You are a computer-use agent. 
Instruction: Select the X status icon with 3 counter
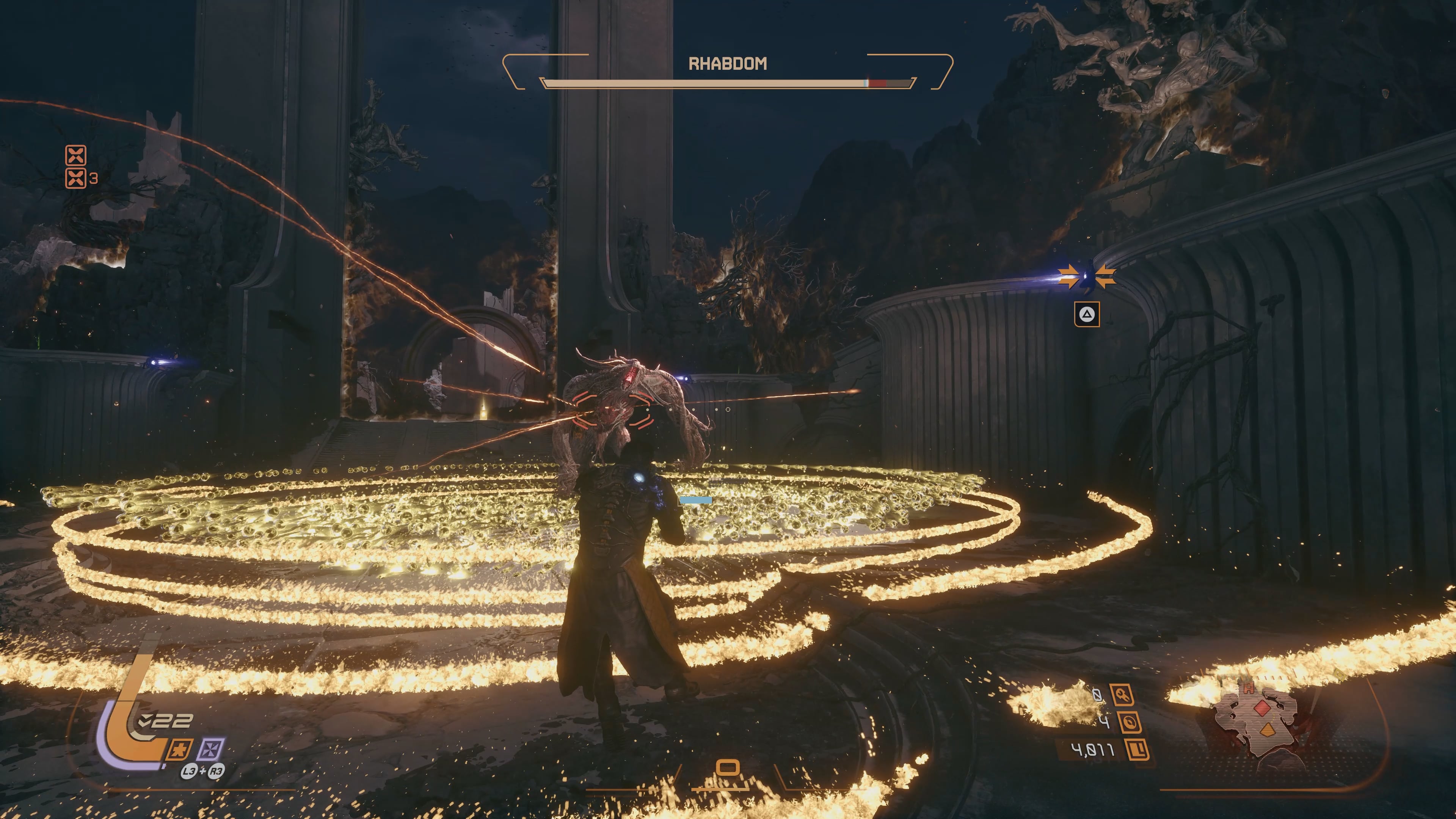(x=76, y=178)
